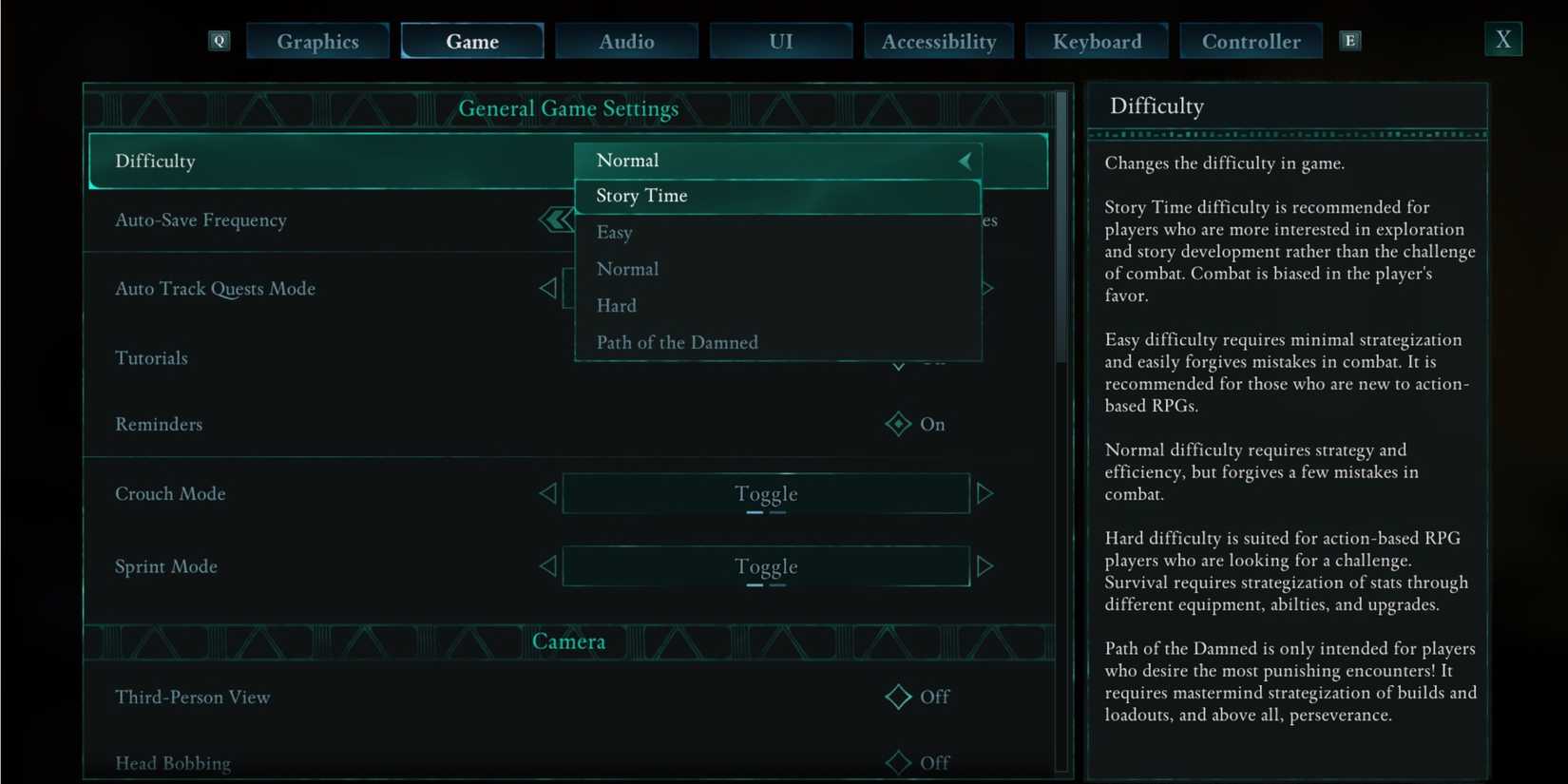Open the UI tab
The height and width of the screenshot is (784, 1568).
780,41
